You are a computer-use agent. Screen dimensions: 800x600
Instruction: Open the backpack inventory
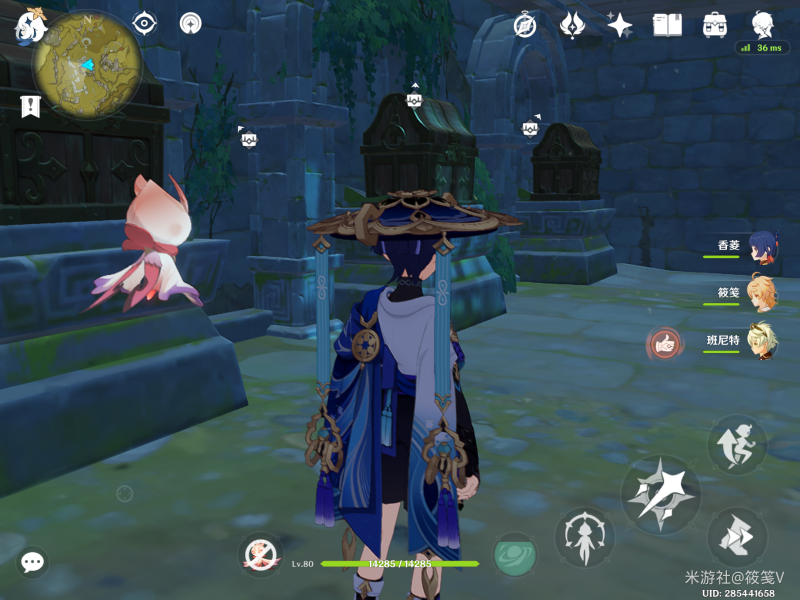(x=715, y=25)
